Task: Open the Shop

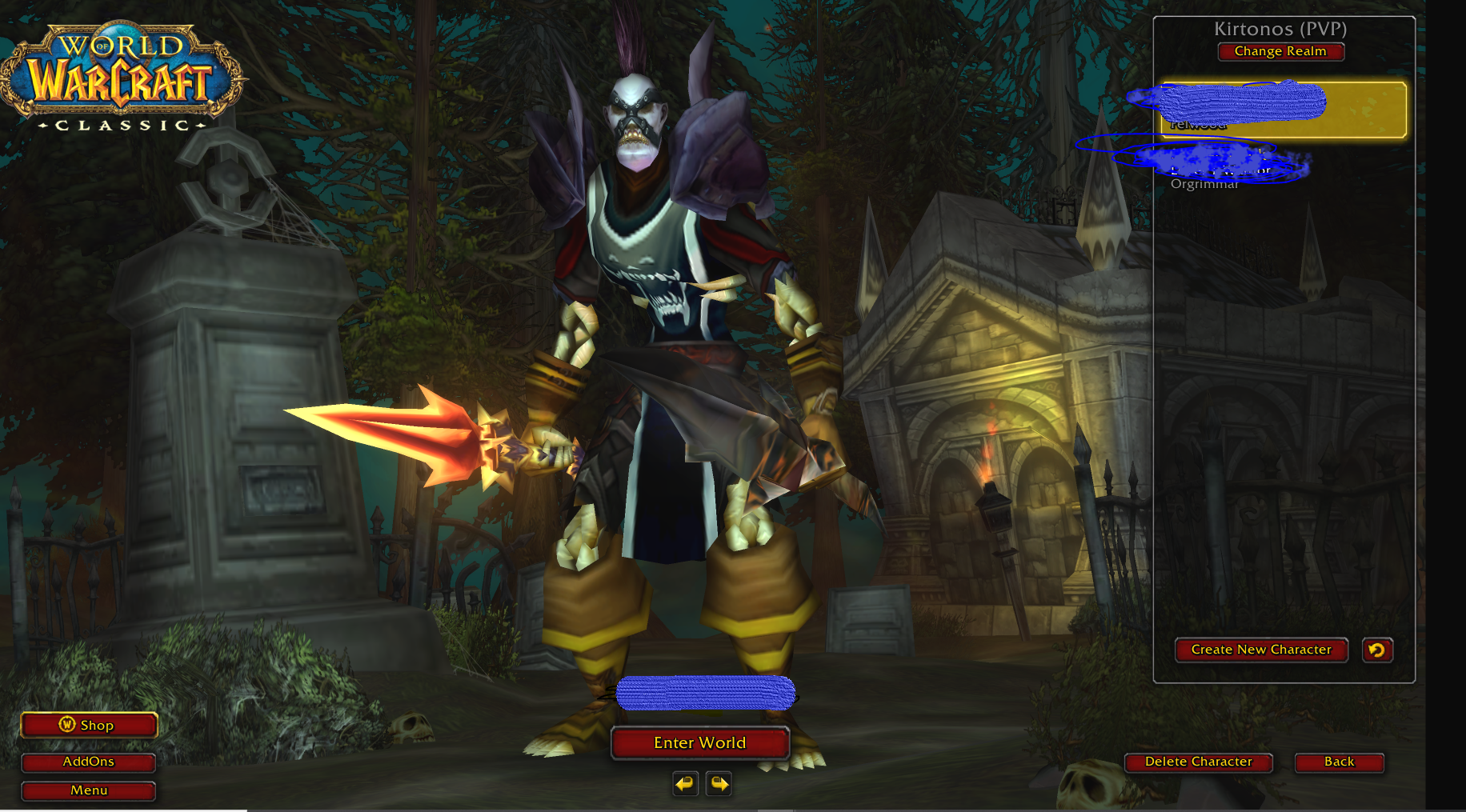Action: [x=89, y=726]
